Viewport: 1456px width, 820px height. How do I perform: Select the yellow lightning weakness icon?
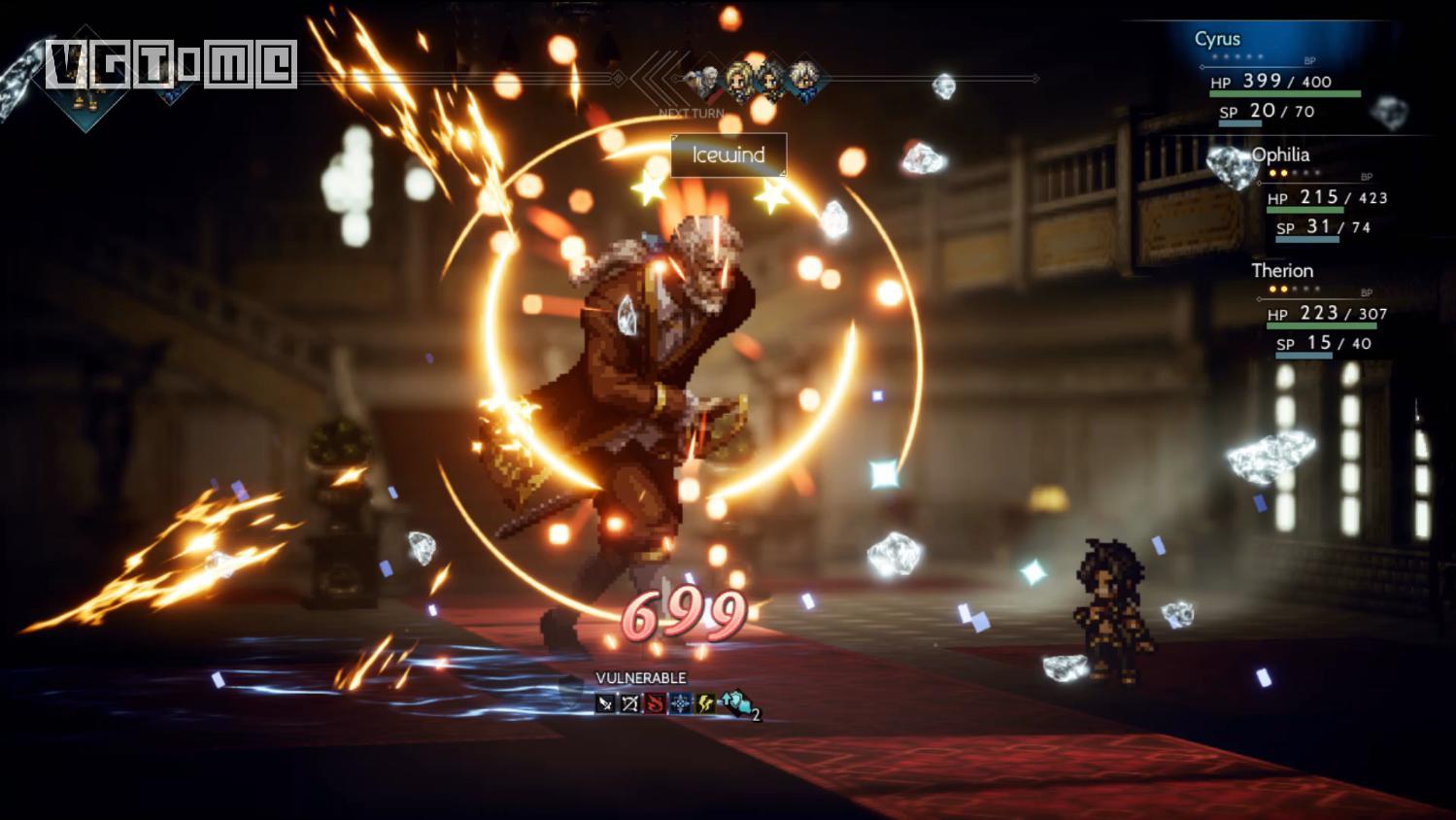click(x=706, y=702)
